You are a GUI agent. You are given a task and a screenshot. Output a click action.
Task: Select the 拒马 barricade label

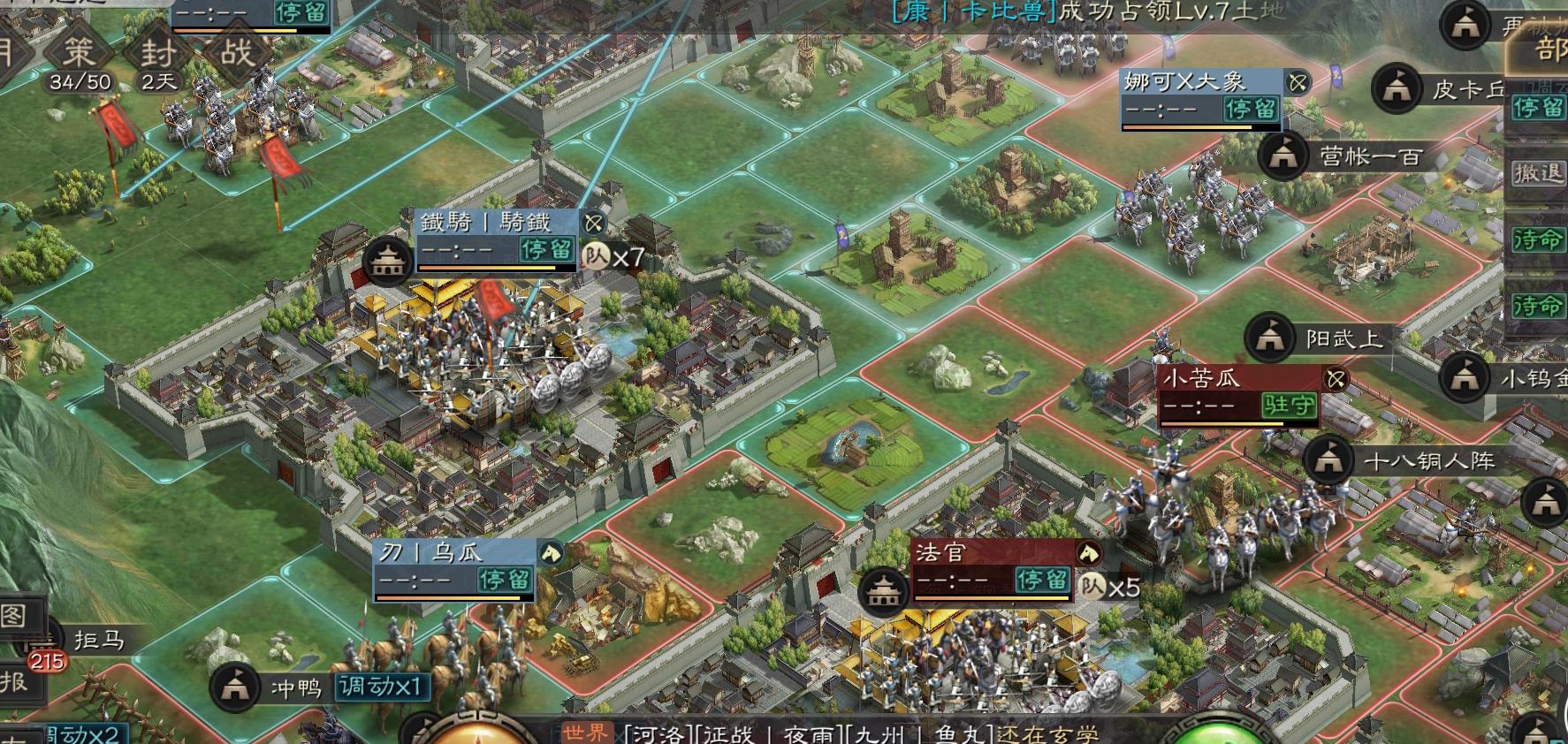click(97, 640)
